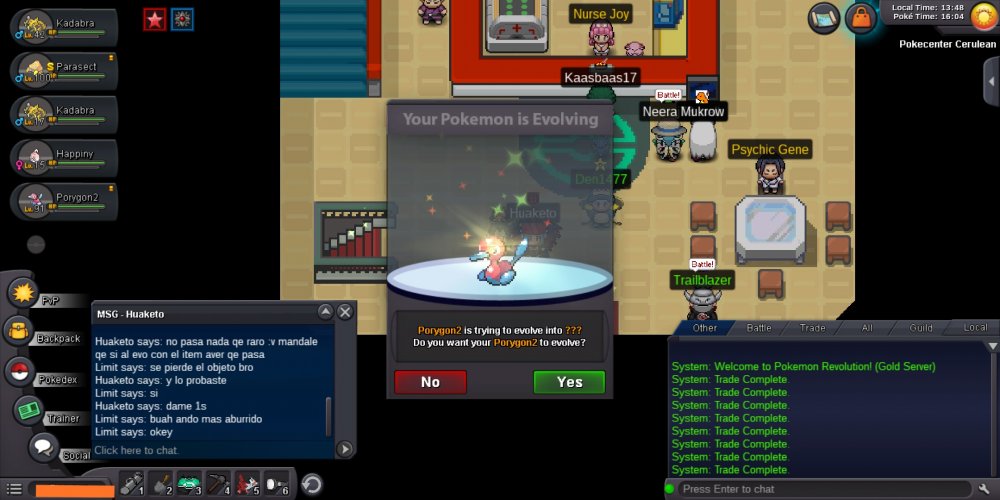1000x500 pixels.
Task: Open chat settings wrench icon
Action: coord(983,489)
